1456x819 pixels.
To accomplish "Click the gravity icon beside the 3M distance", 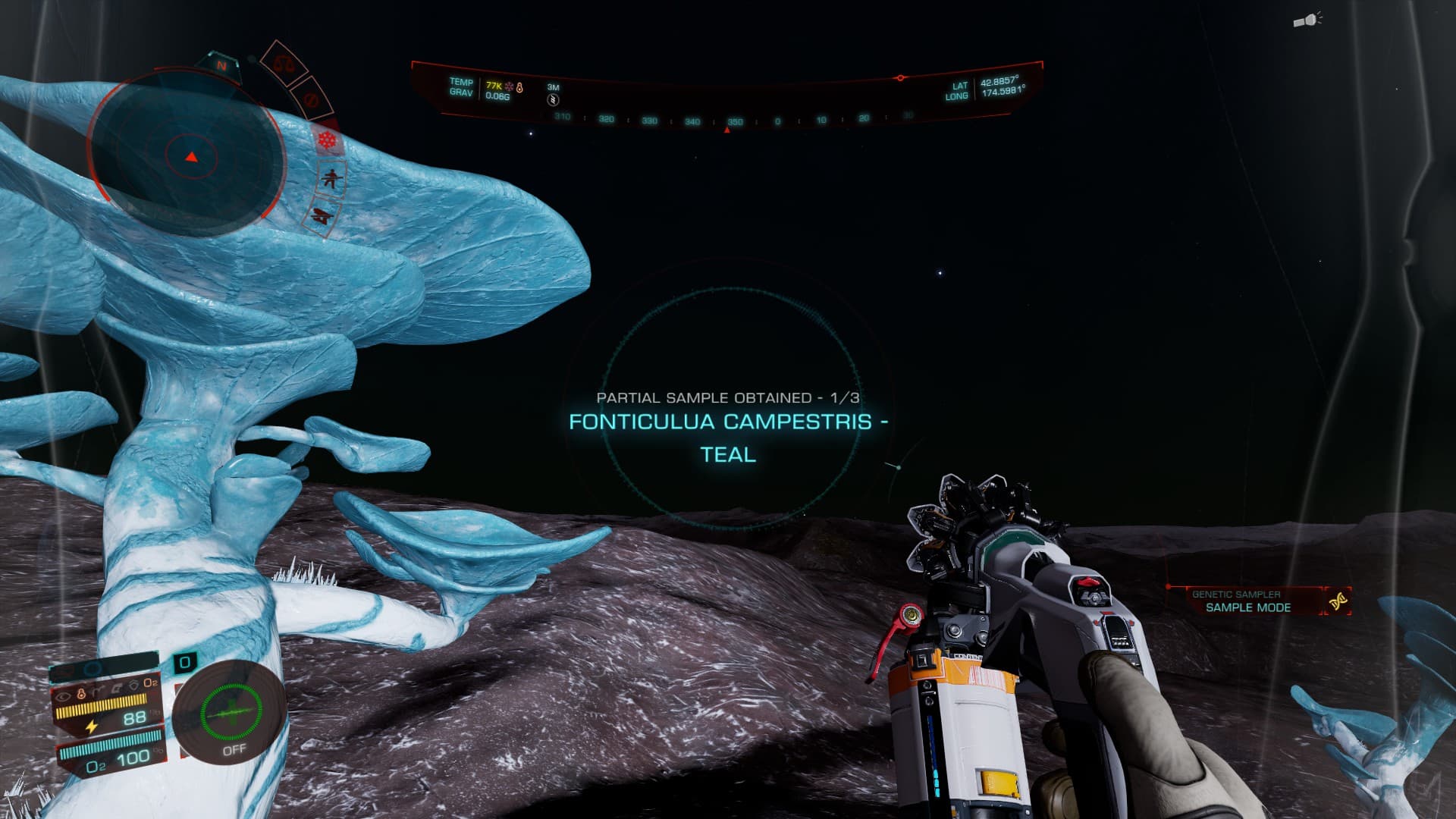I will (553, 99).
